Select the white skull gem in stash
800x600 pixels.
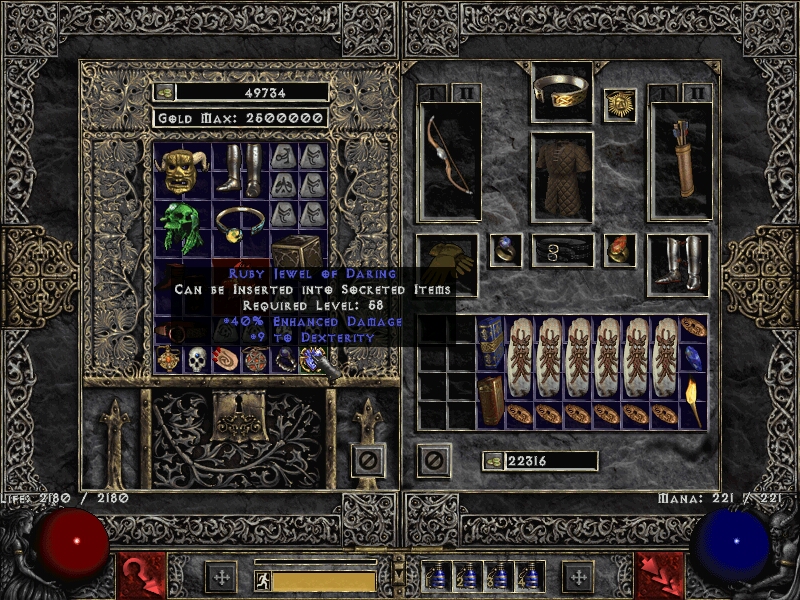pyautogui.click(x=196, y=359)
